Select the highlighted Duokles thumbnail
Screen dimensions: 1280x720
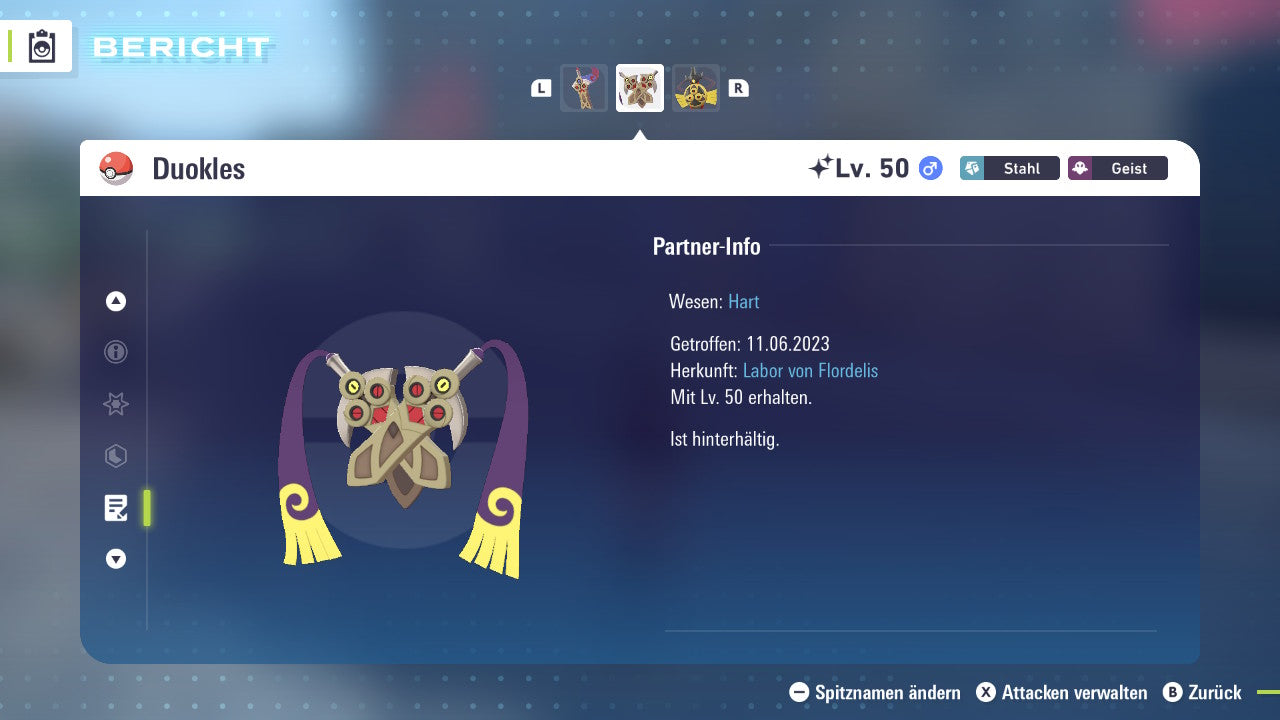point(639,87)
